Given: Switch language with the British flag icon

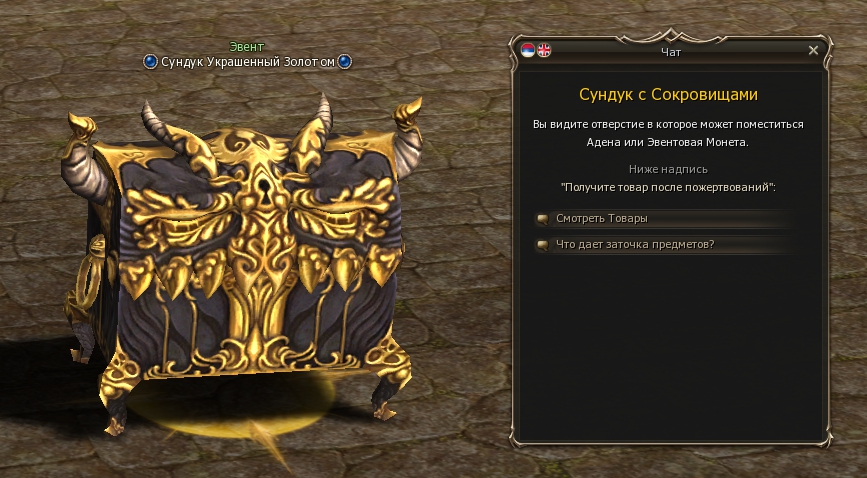Looking at the screenshot, I should click(x=544, y=50).
